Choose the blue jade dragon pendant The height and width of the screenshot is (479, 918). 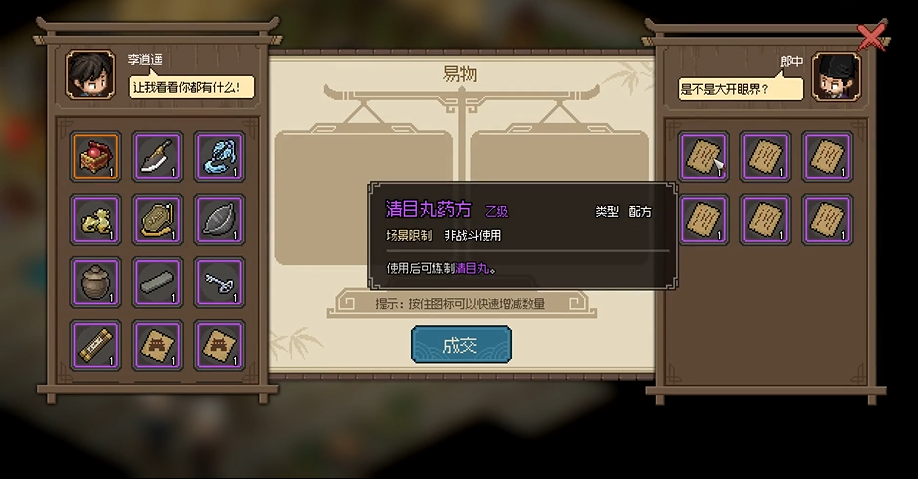[219, 157]
